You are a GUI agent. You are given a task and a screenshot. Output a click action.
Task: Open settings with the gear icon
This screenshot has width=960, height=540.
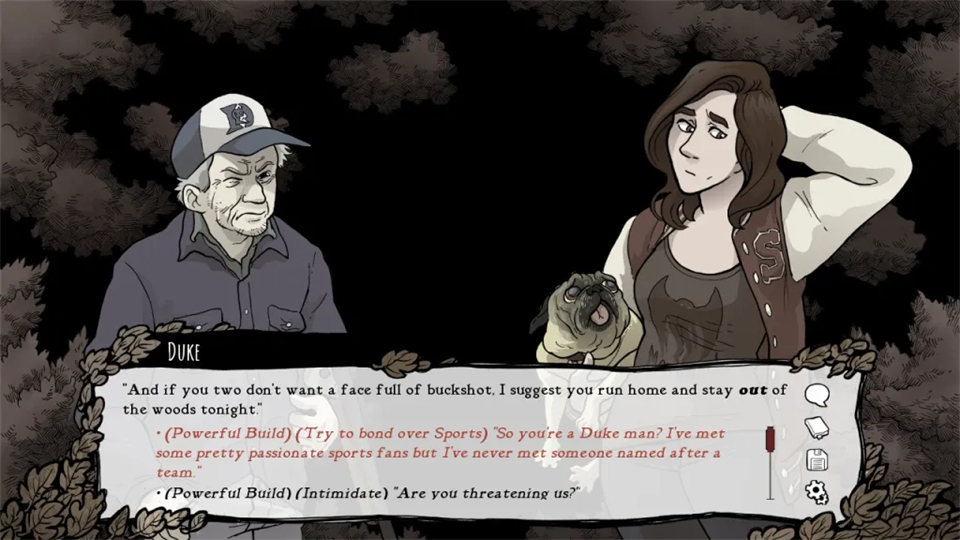pyautogui.click(x=817, y=492)
